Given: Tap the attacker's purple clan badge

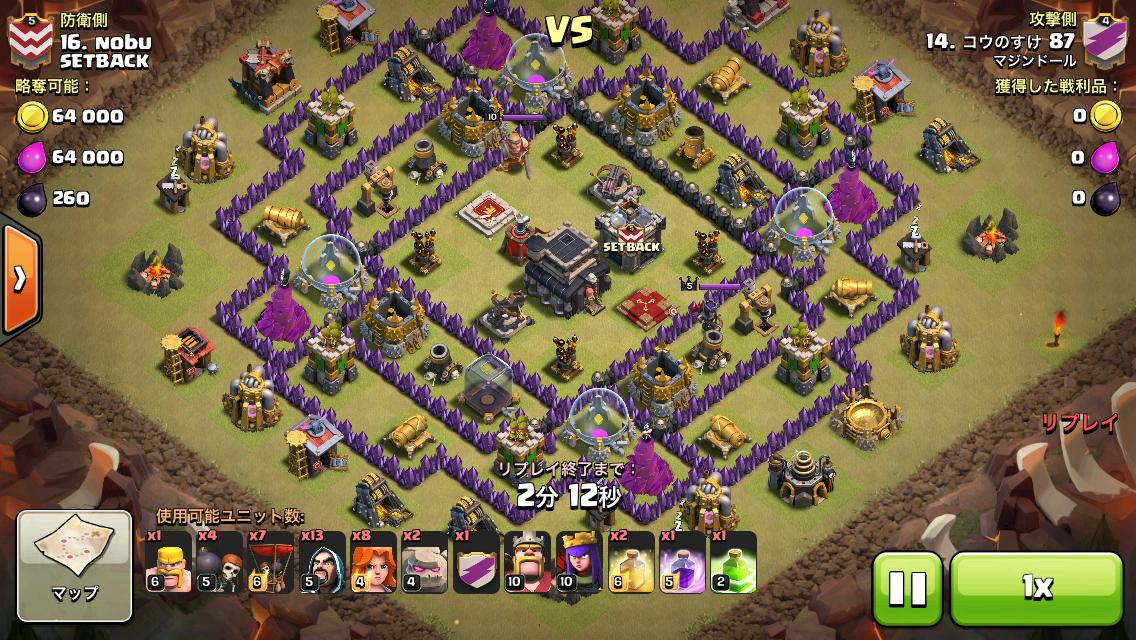Looking at the screenshot, I should pos(1105,41).
